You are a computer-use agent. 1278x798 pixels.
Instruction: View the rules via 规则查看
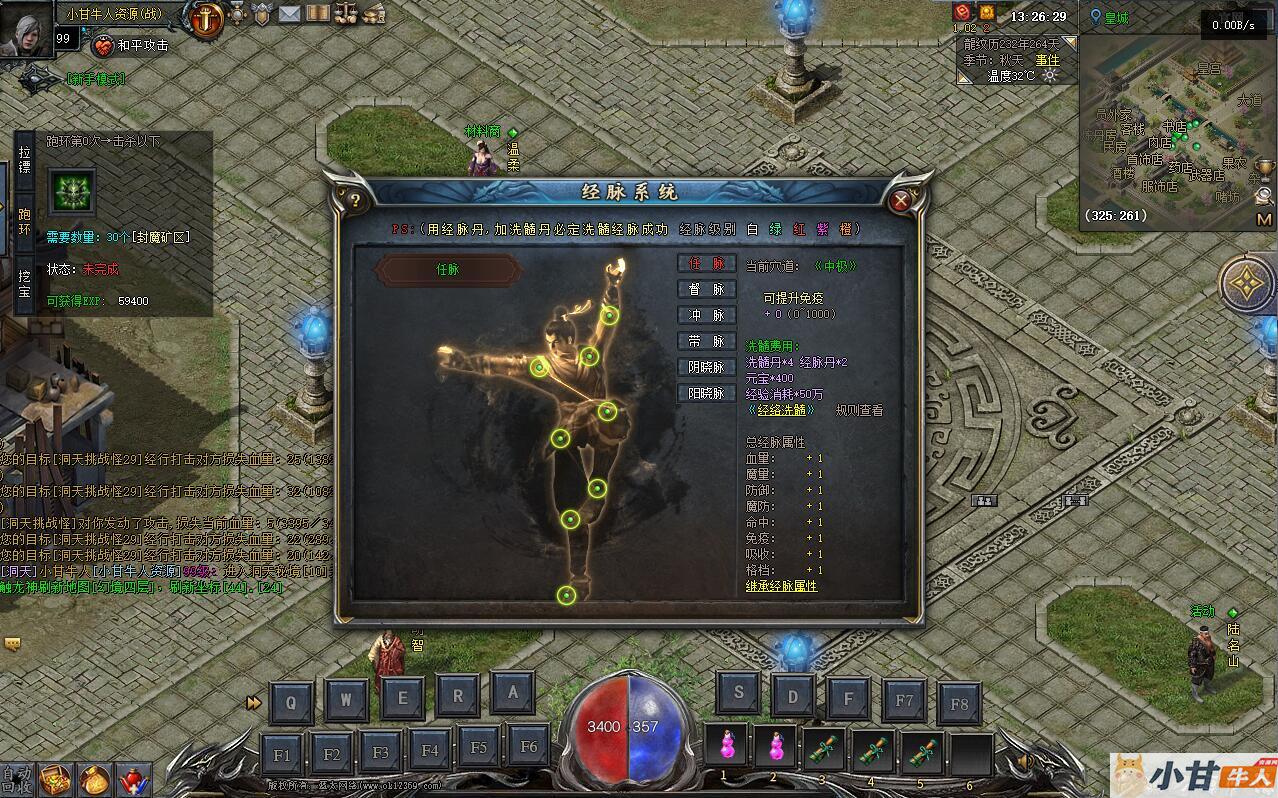click(x=859, y=410)
